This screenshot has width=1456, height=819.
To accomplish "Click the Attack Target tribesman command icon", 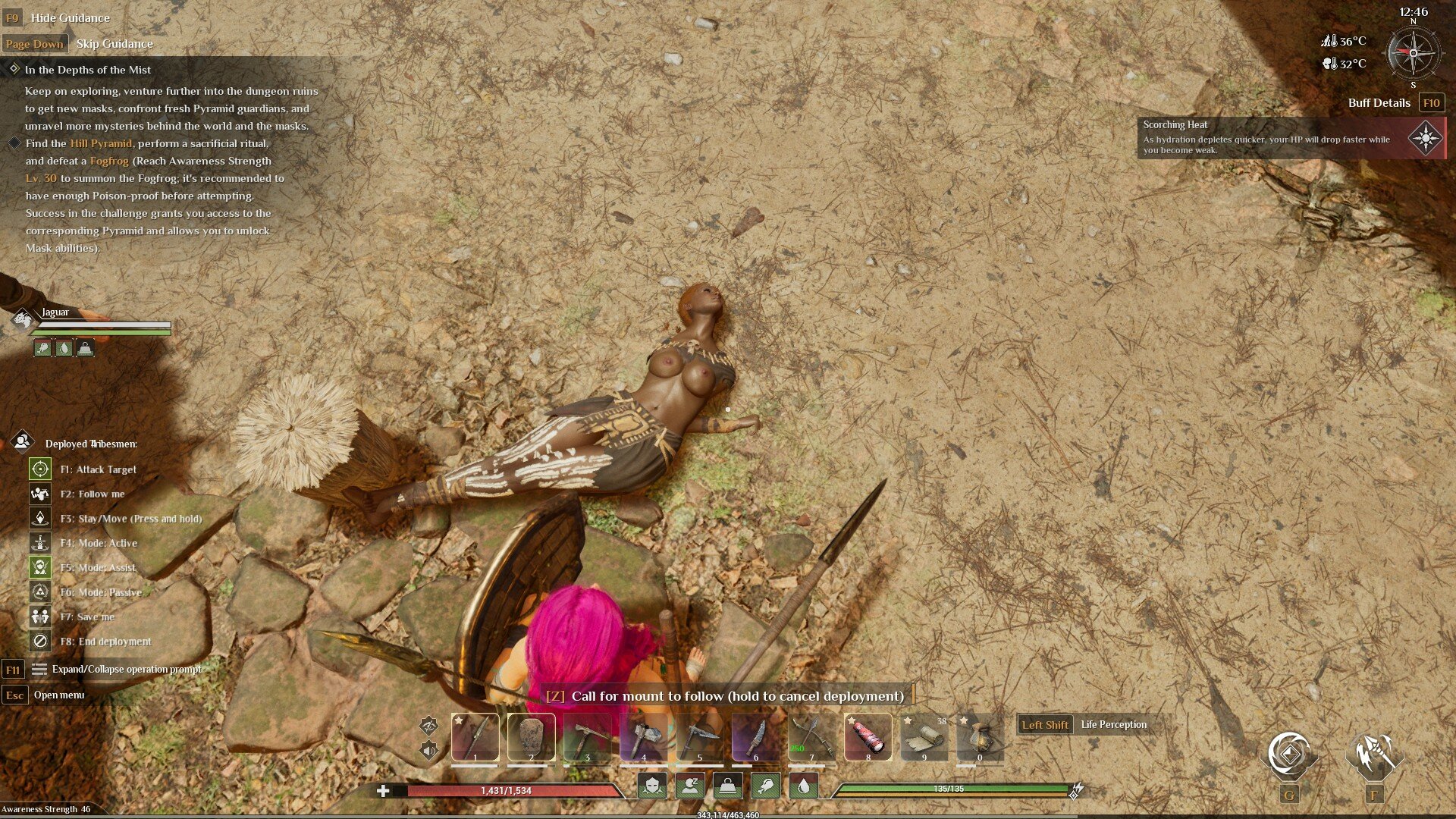I will pyautogui.click(x=40, y=469).
